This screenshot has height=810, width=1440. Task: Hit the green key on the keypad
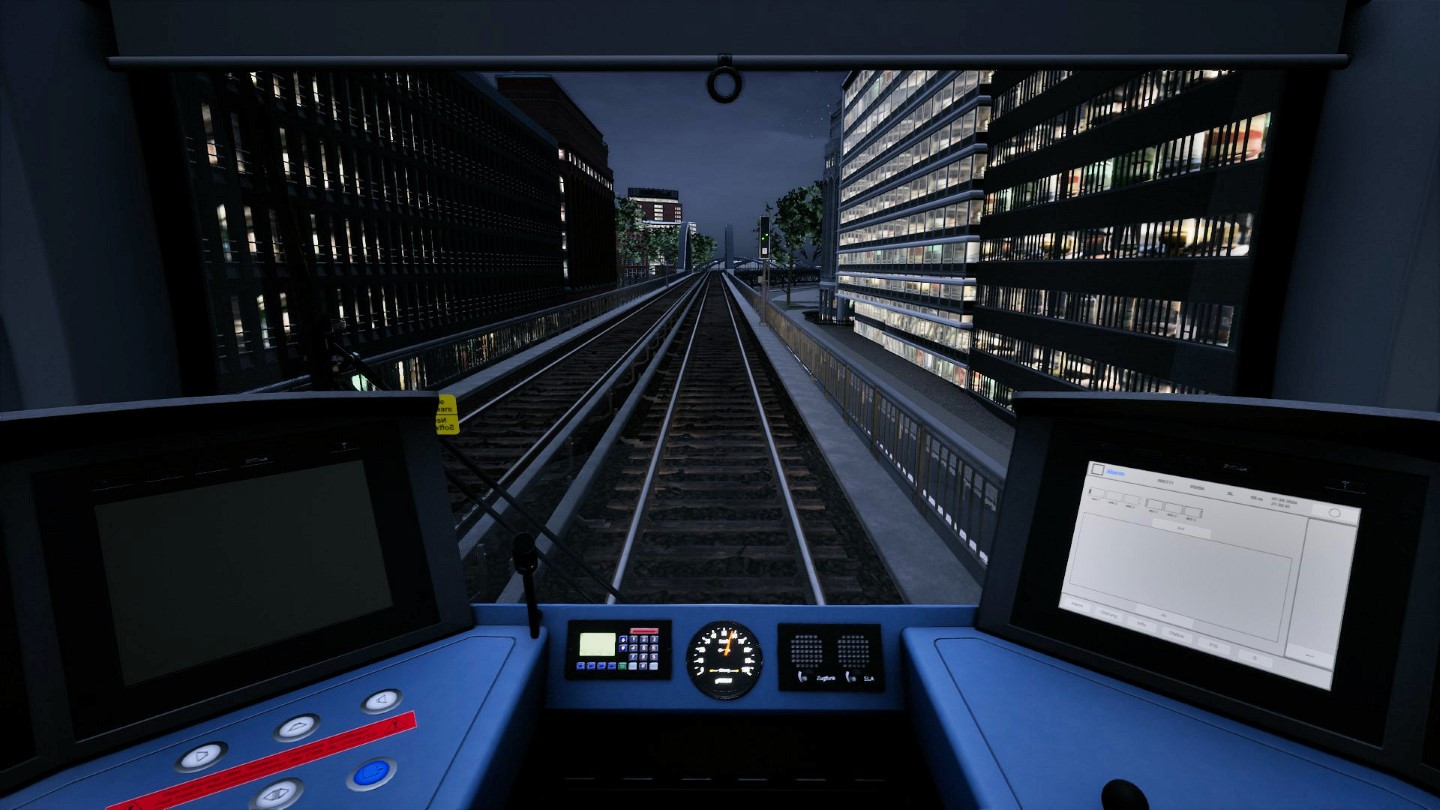click(x=622, y=665)
